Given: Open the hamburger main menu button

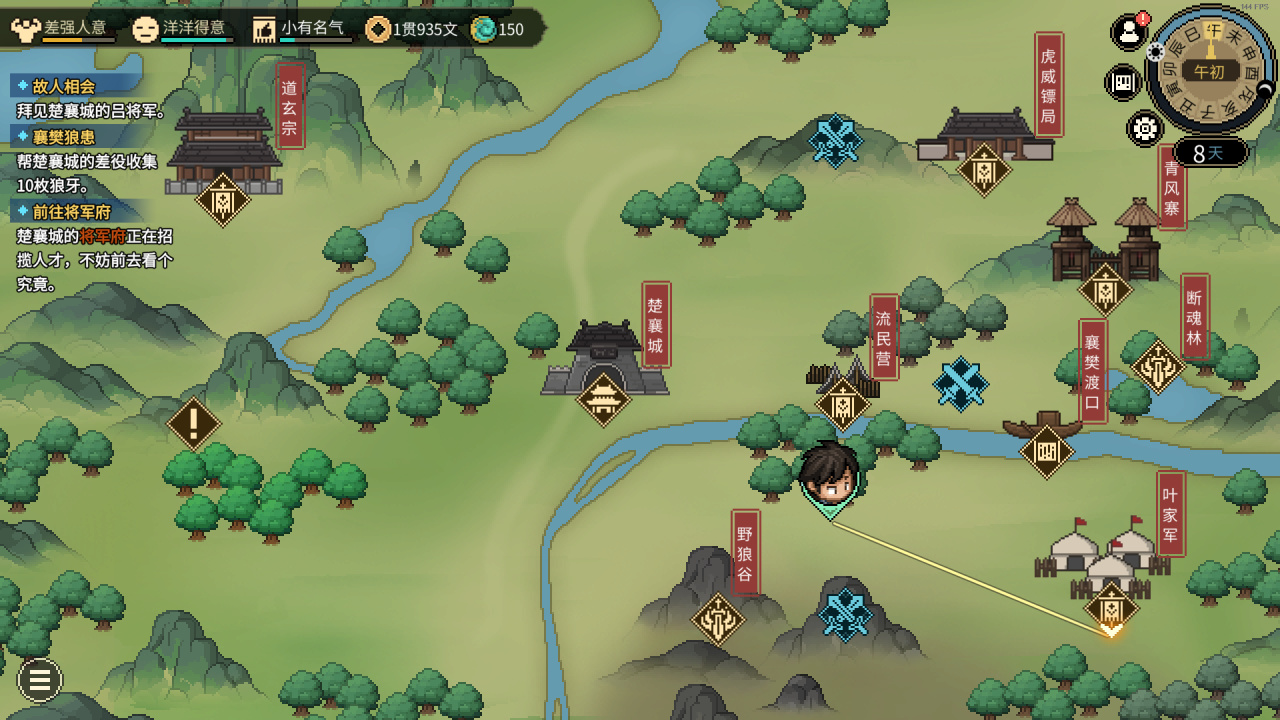Looking at the screenshot, I should click(40, 681).
